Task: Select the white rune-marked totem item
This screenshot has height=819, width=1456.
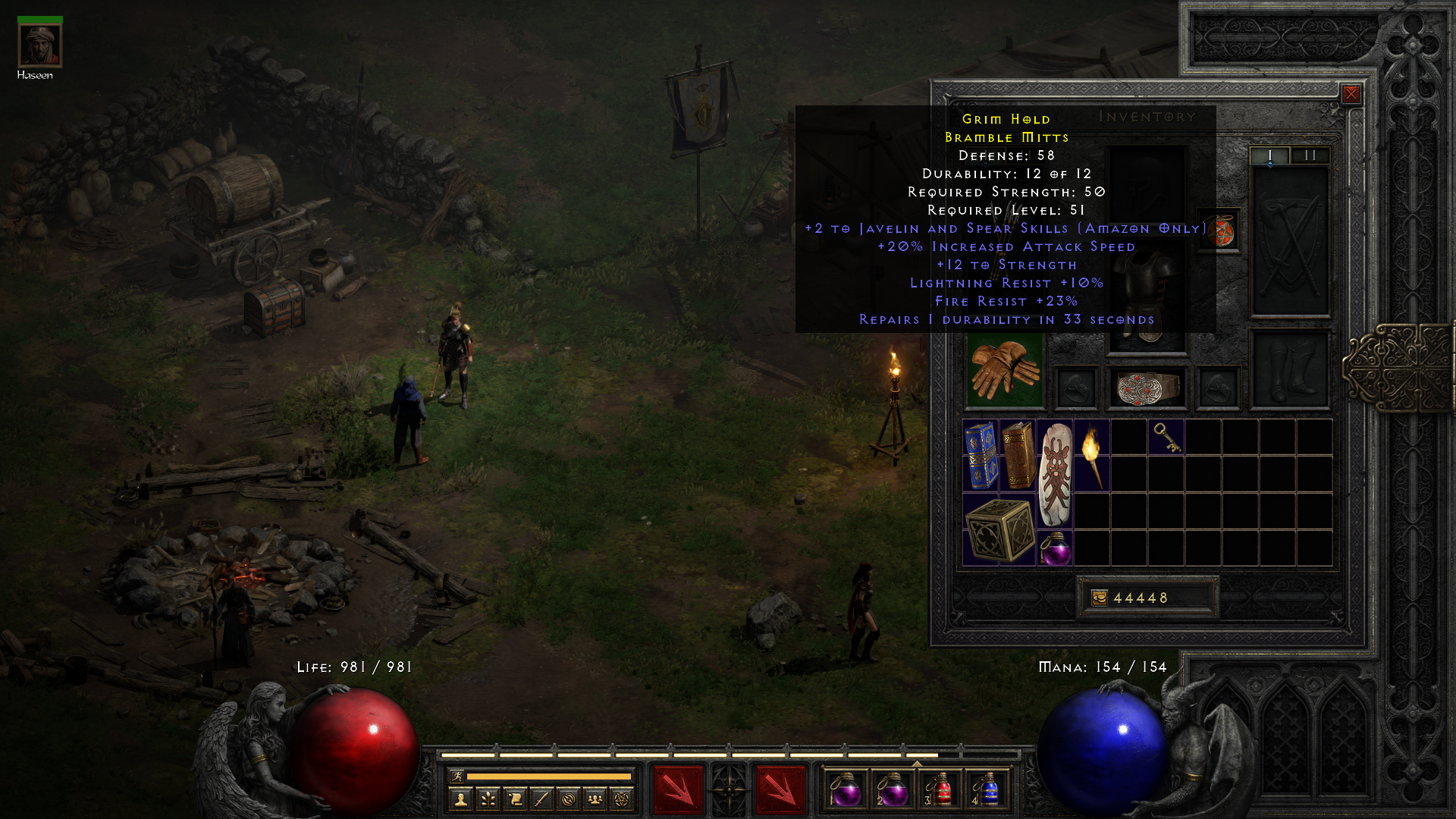Action: (1055, 474)
